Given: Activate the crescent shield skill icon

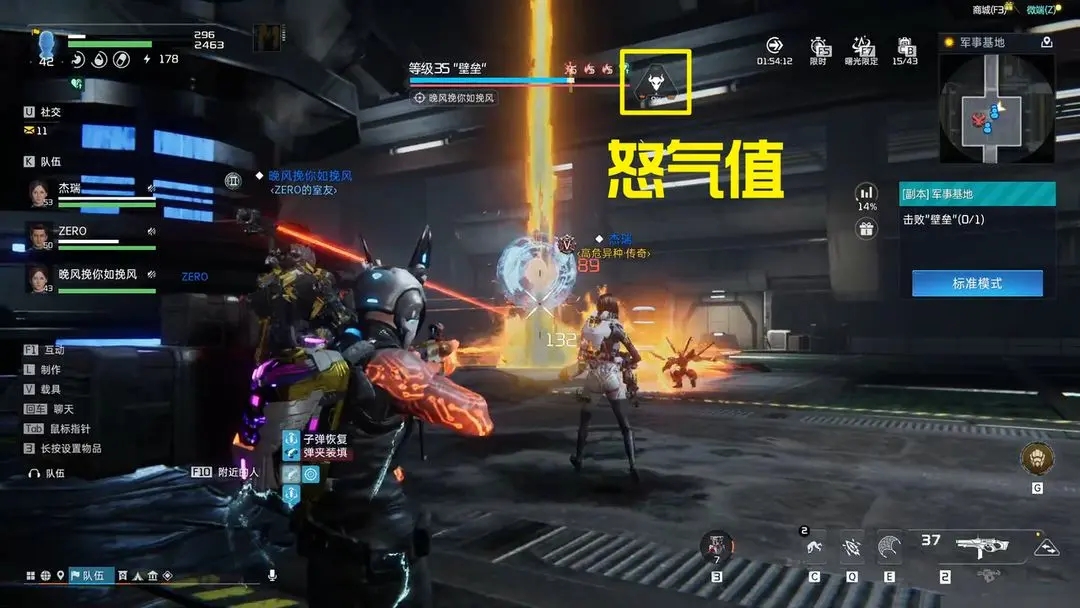Looking at the screenshot, I should [887, 546].
